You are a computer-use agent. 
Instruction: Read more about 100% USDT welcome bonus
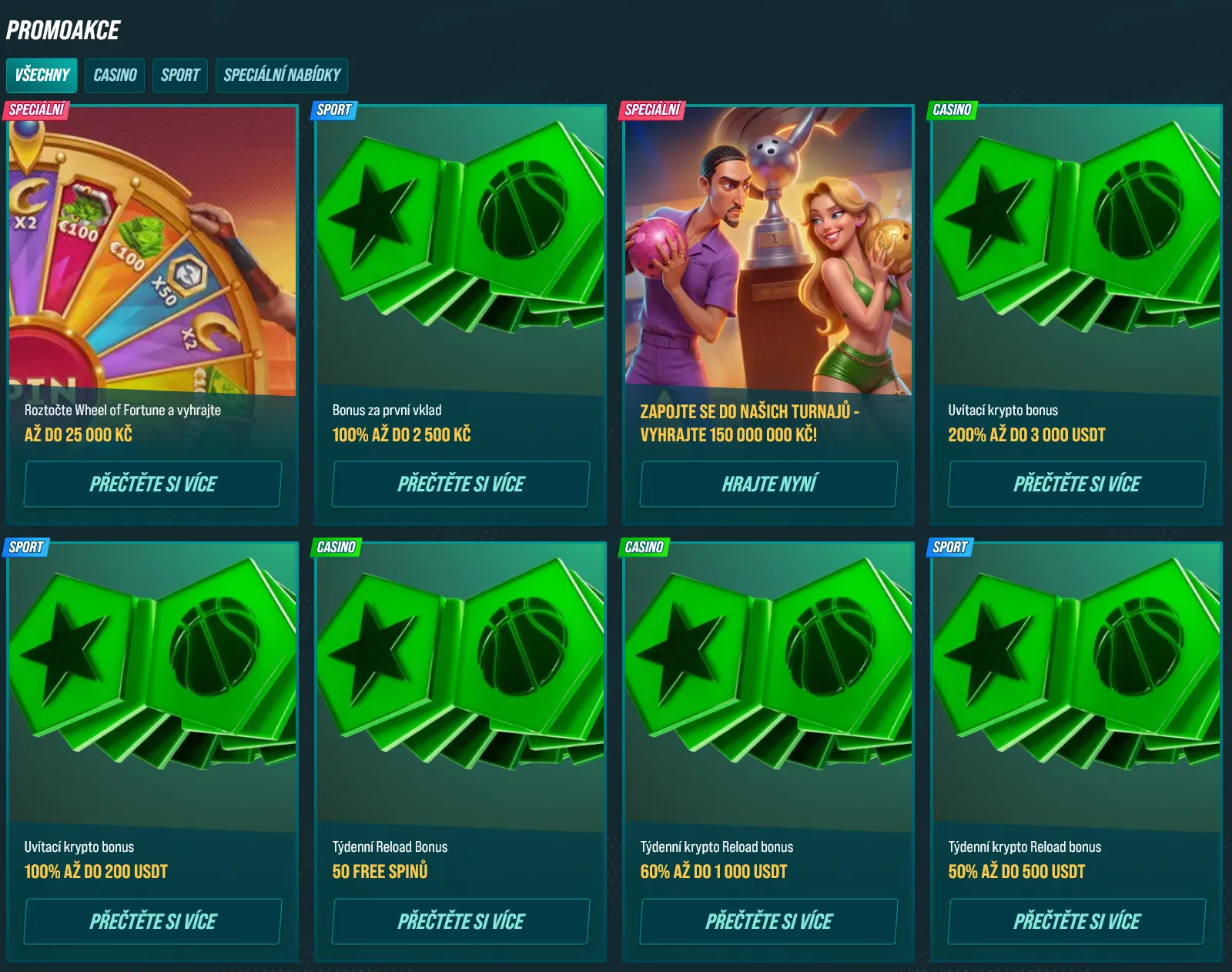152,921
